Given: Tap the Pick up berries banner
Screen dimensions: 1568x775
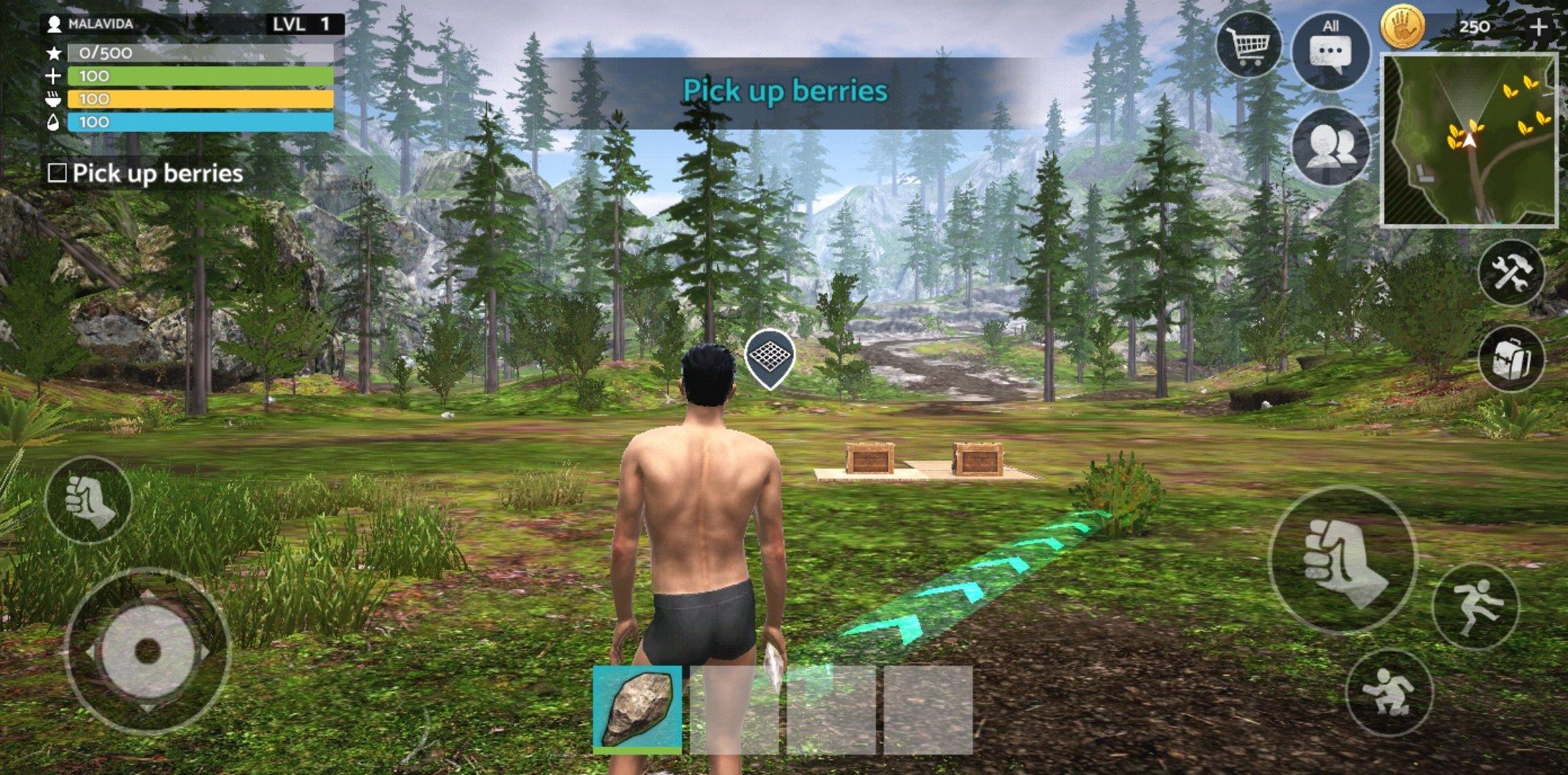Looking at the screenshot, I should [786, 91].
